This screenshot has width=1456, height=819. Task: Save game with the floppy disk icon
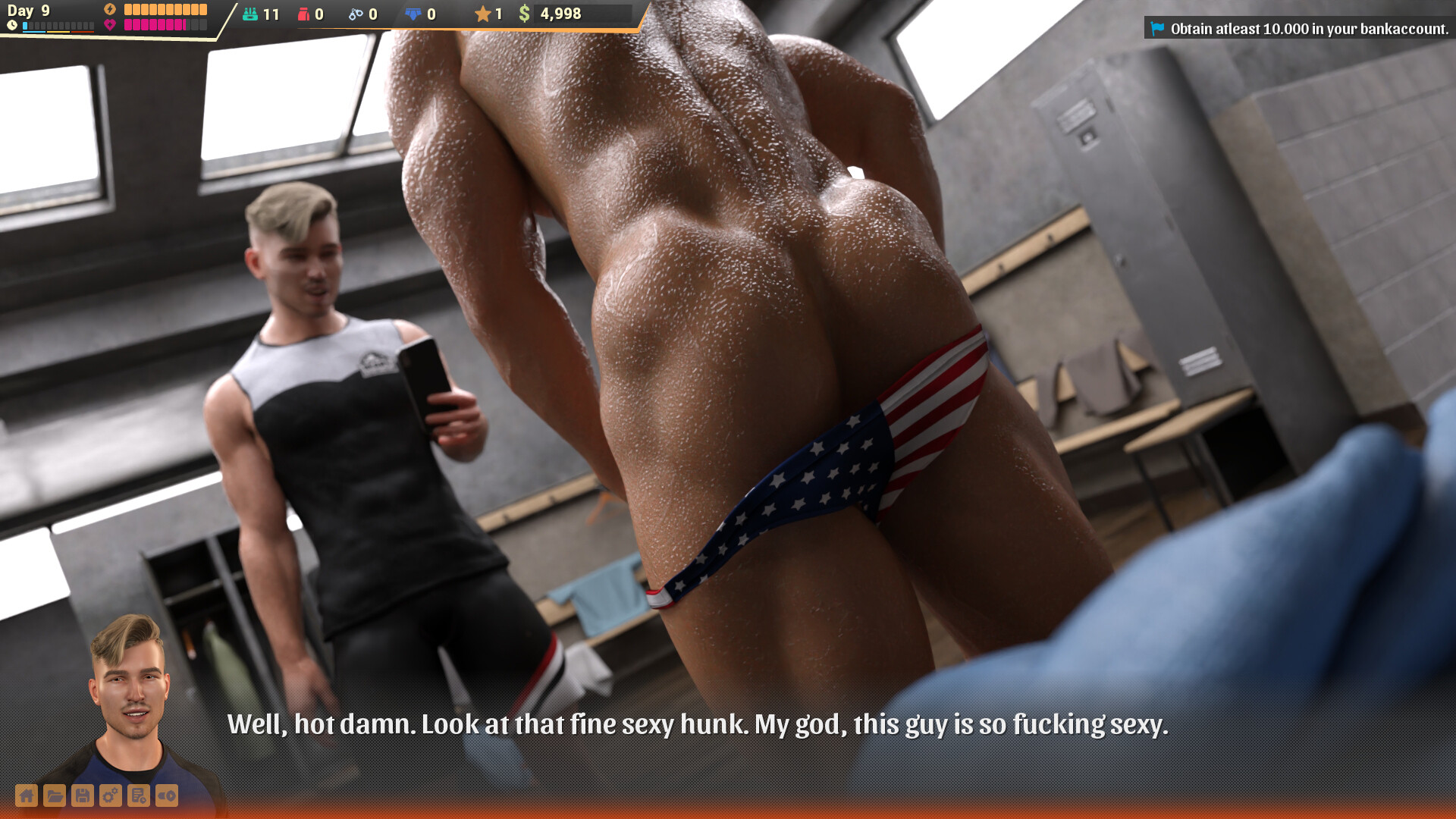coord(83,795)
